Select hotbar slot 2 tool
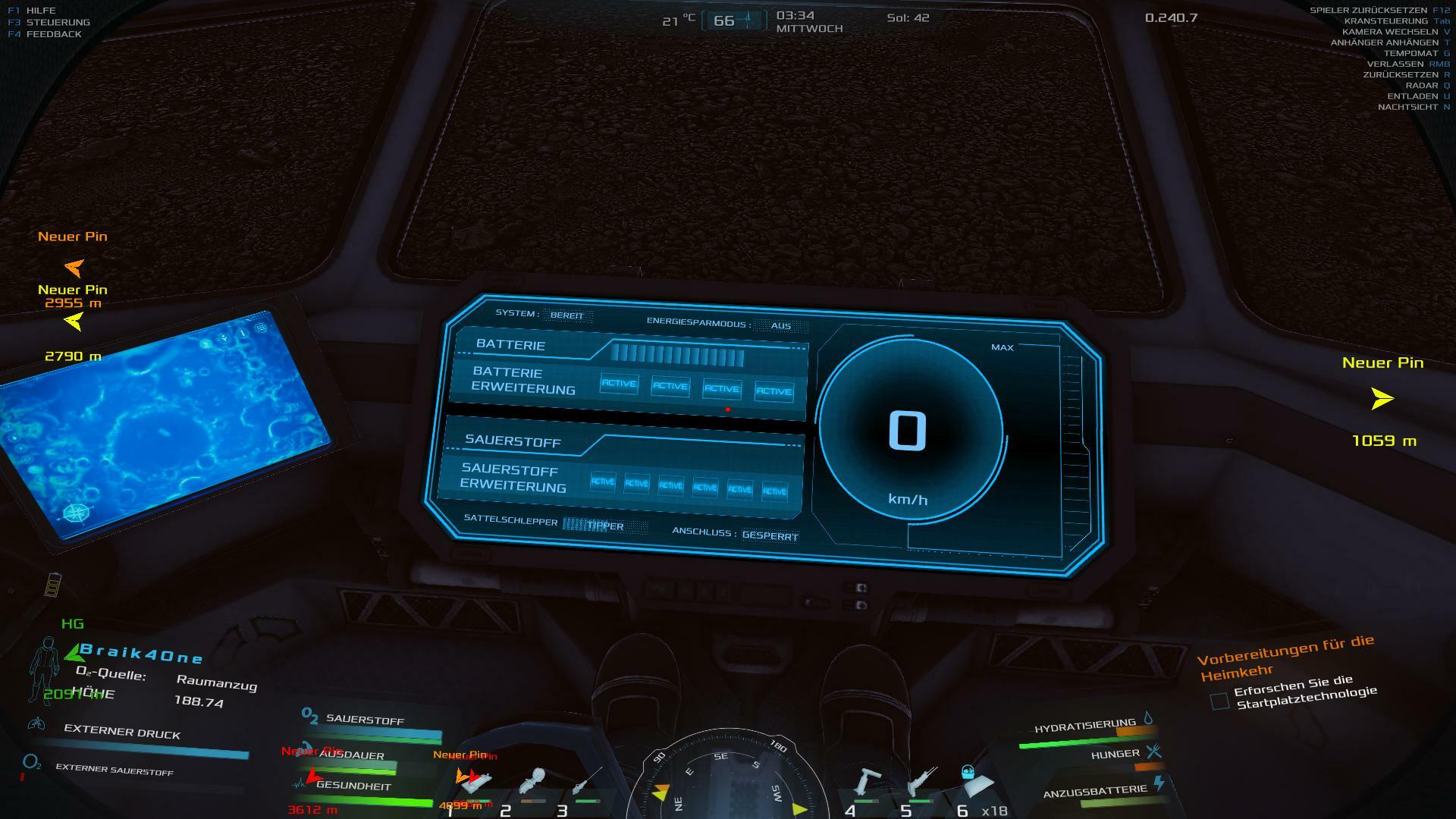1456x819 pixels. tap(533, 783)
